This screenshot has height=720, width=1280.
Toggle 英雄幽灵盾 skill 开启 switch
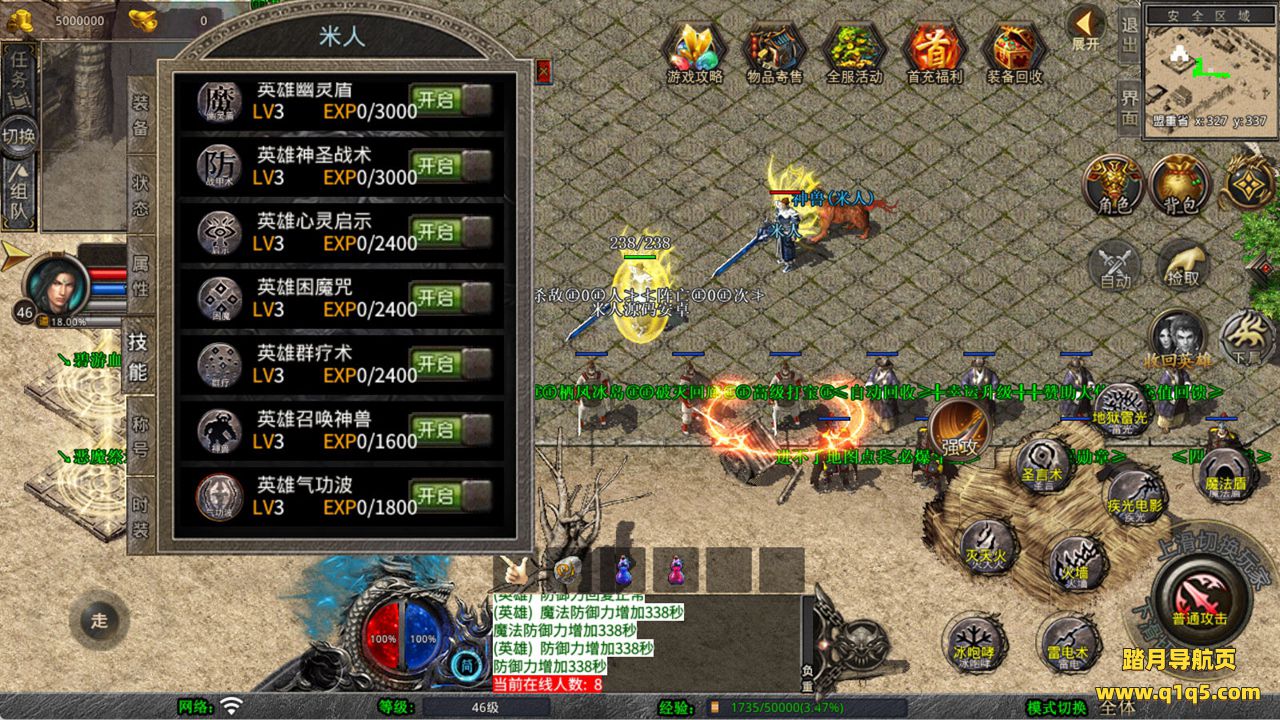(450, 100)
